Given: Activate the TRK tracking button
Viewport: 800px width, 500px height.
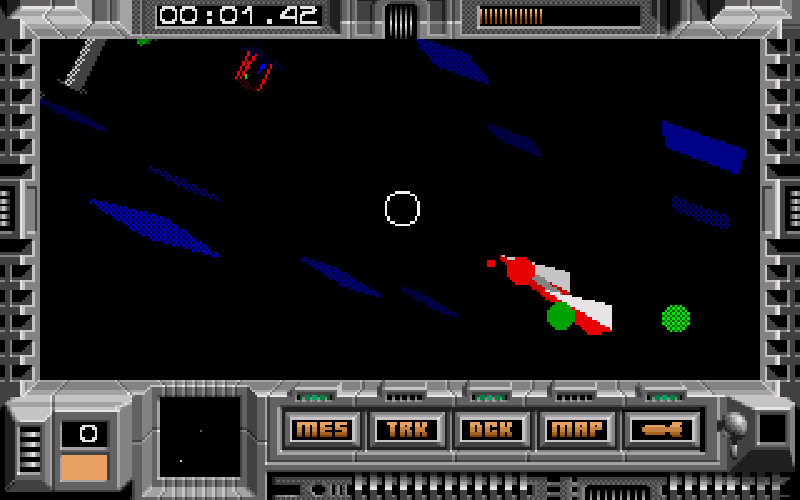Looking at the screenshot, I should click(x=407, y=430).
